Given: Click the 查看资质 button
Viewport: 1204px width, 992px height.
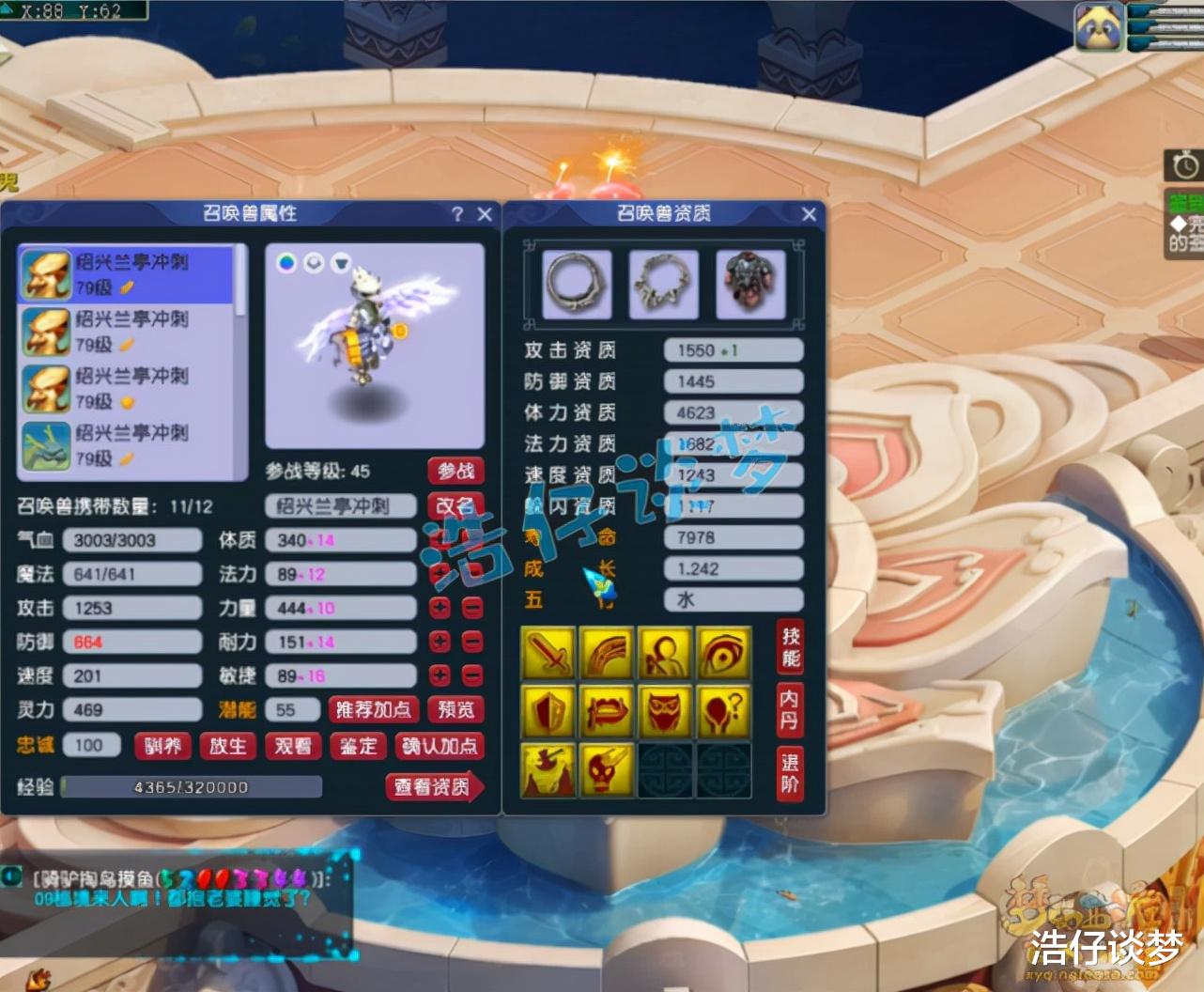Looking at the screenshot, I should click(434, 787).
